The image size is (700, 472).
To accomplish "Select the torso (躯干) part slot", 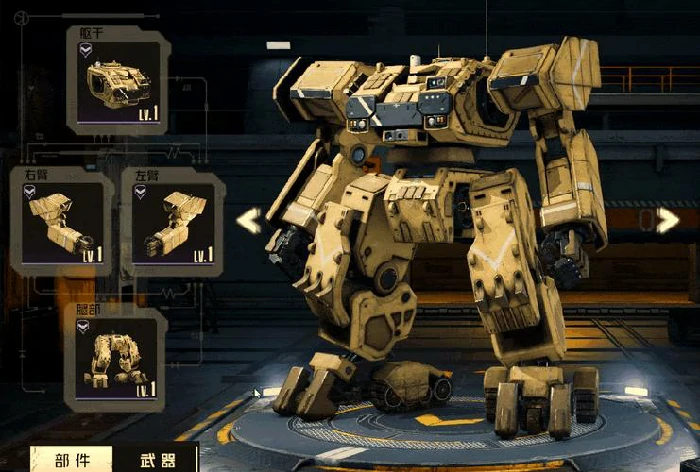I will [118, 82].
